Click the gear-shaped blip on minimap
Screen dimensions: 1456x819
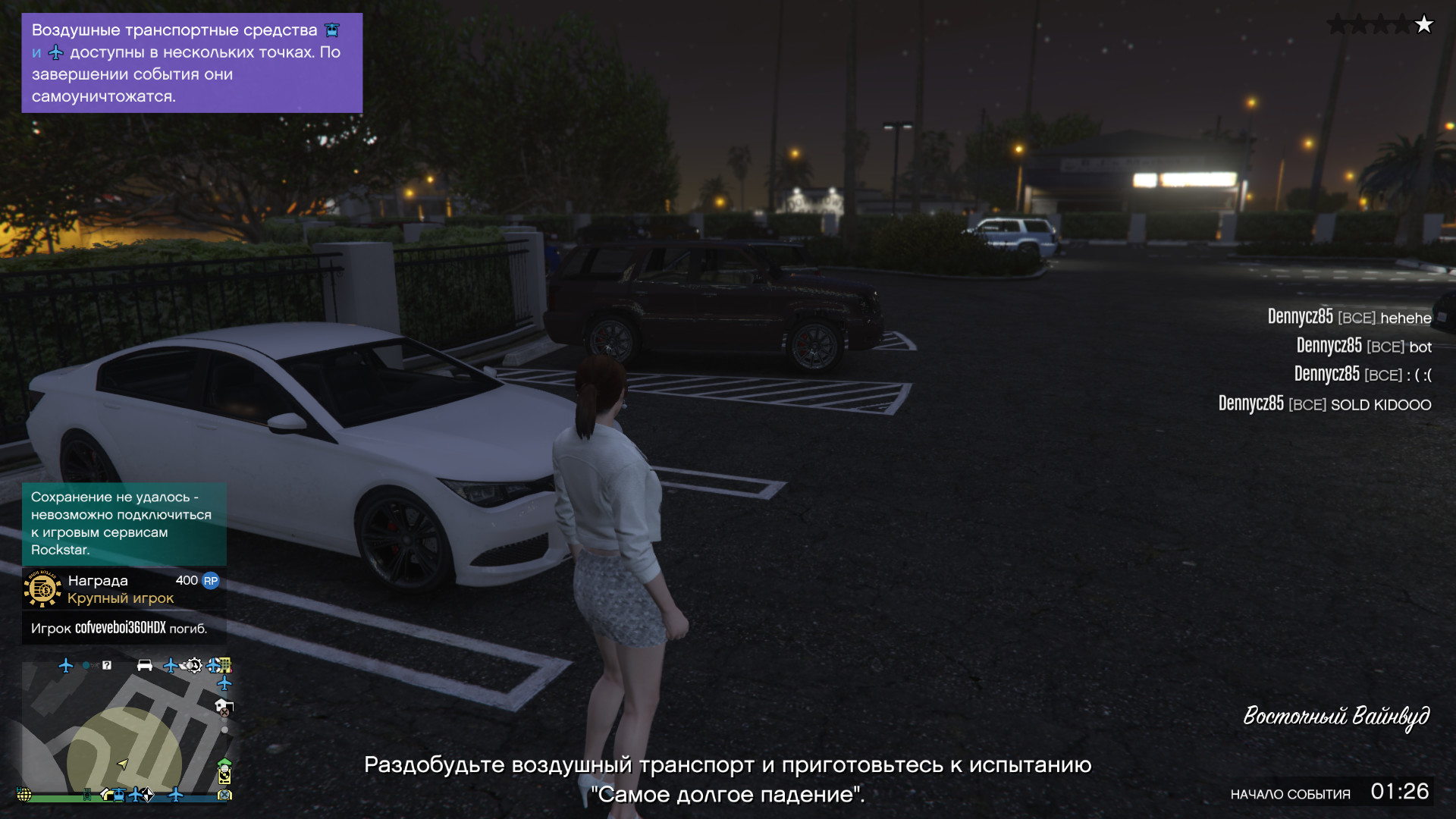tap(194, 666)
